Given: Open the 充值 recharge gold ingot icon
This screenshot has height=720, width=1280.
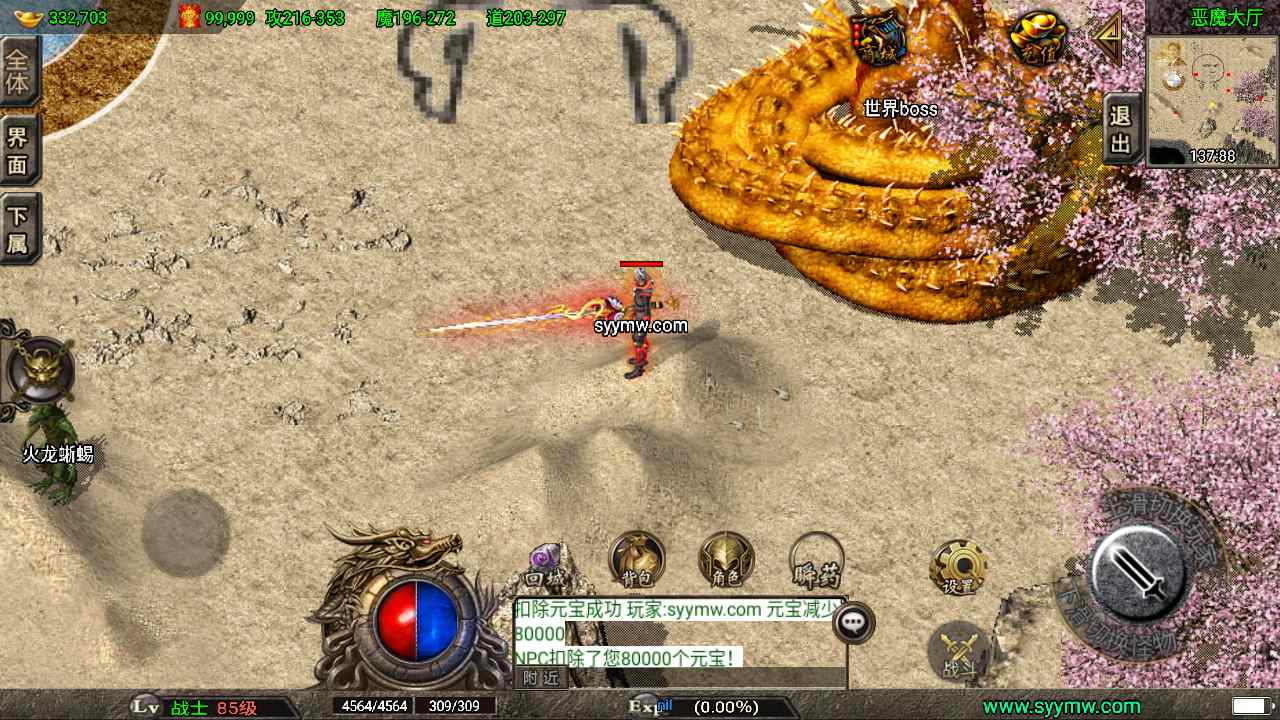Looking at the screenshot, I should coord(1038,39).
